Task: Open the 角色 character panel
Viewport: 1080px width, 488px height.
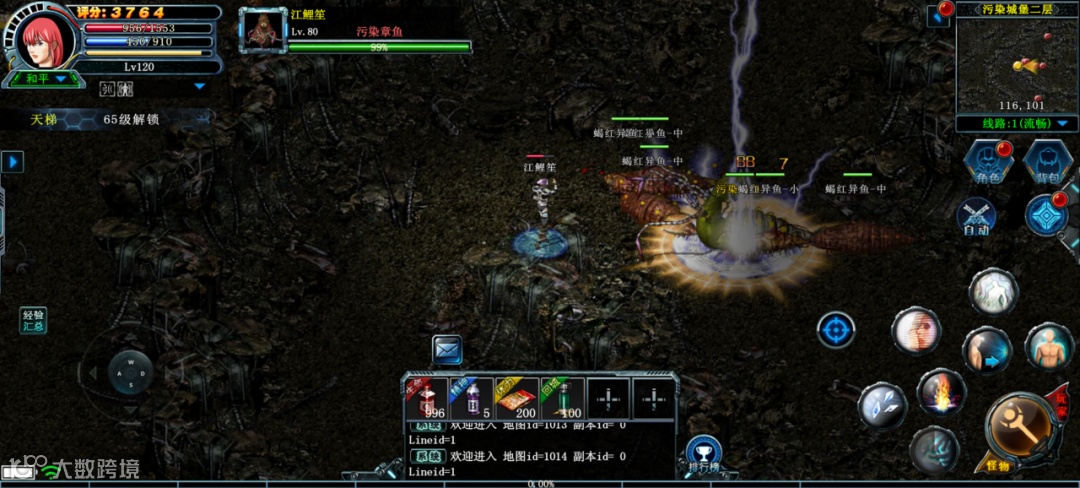Action: pos(988,162)
